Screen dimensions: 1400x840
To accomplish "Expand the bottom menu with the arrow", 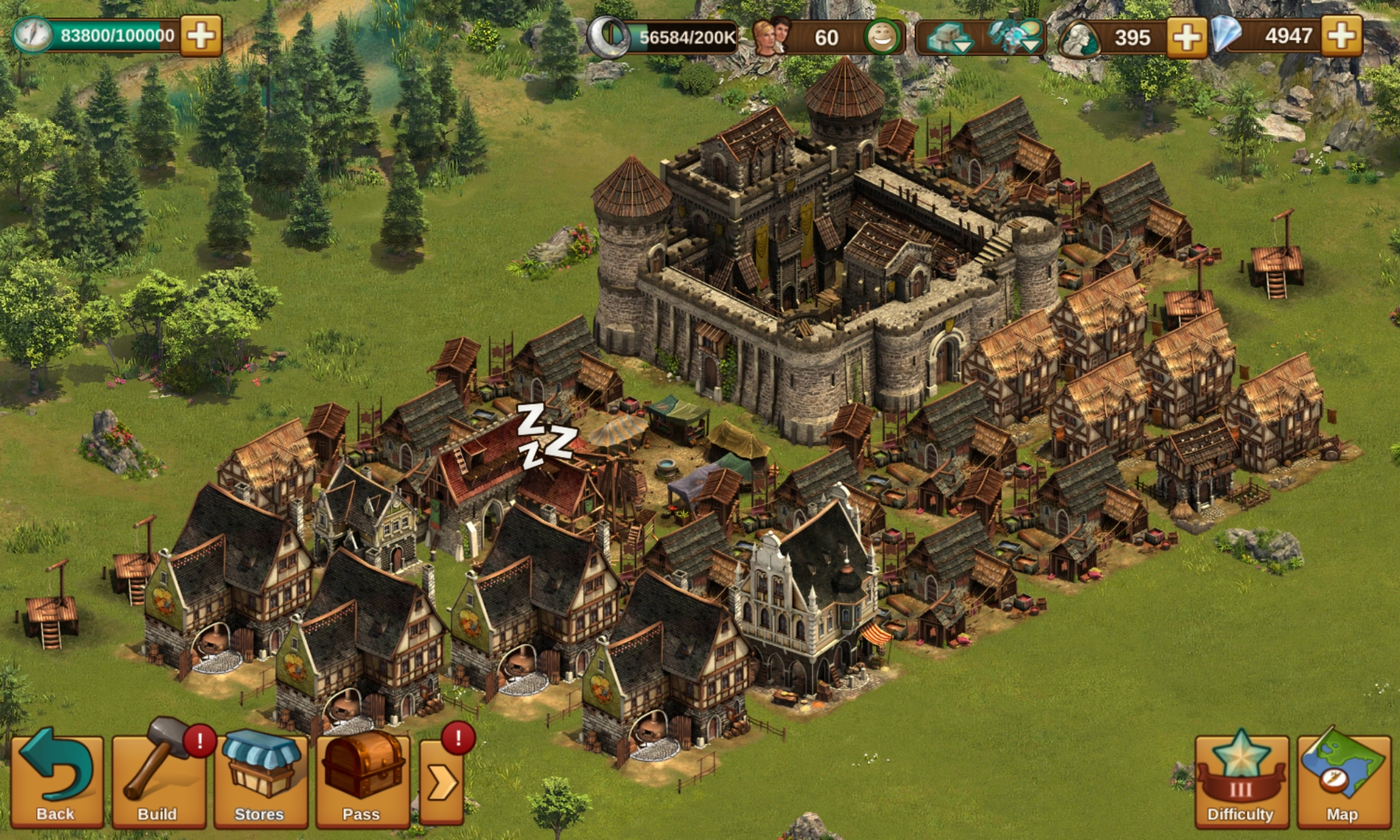I will (442, 783).
